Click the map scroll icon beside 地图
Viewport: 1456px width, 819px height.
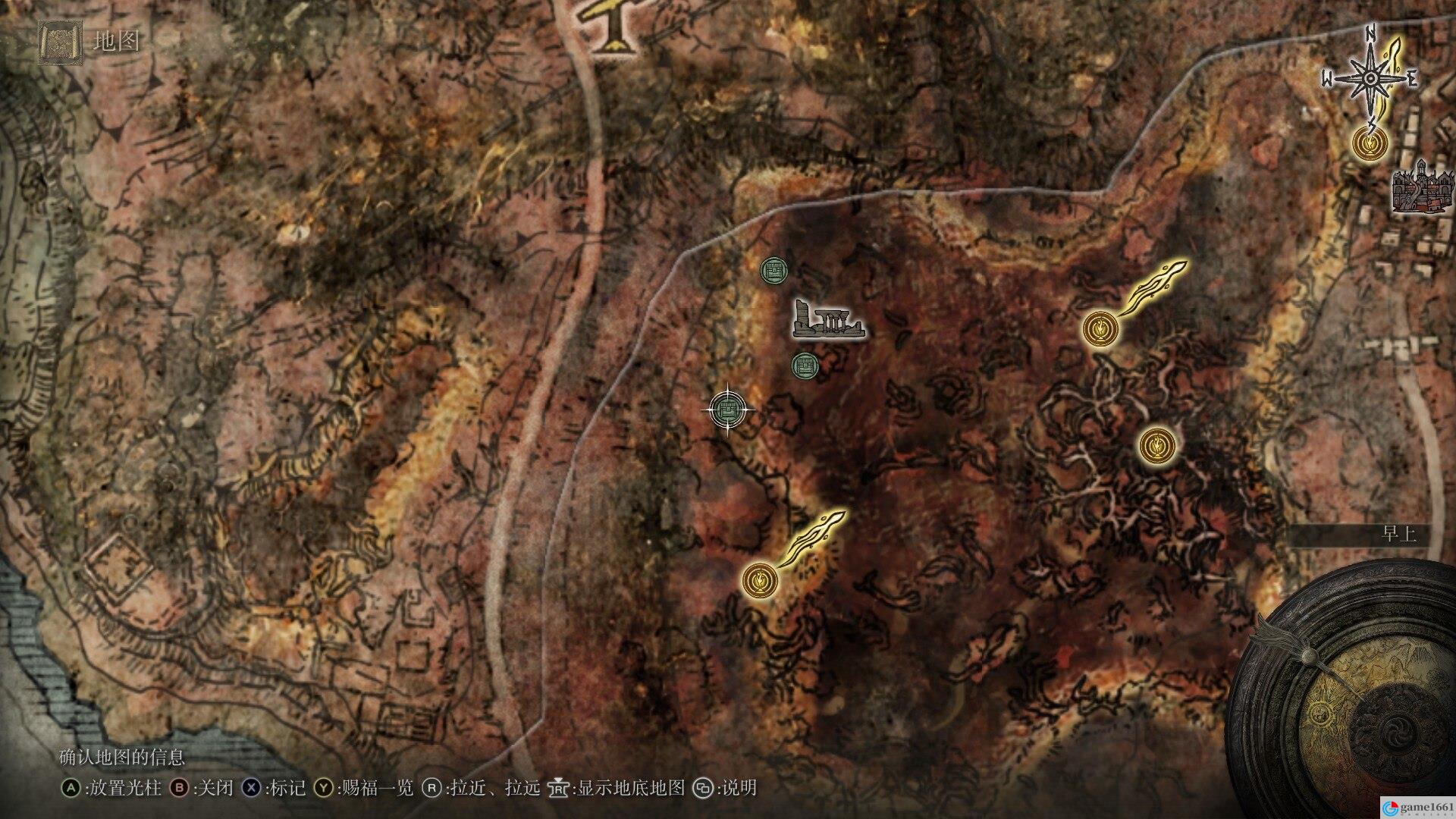pos(59,42)
